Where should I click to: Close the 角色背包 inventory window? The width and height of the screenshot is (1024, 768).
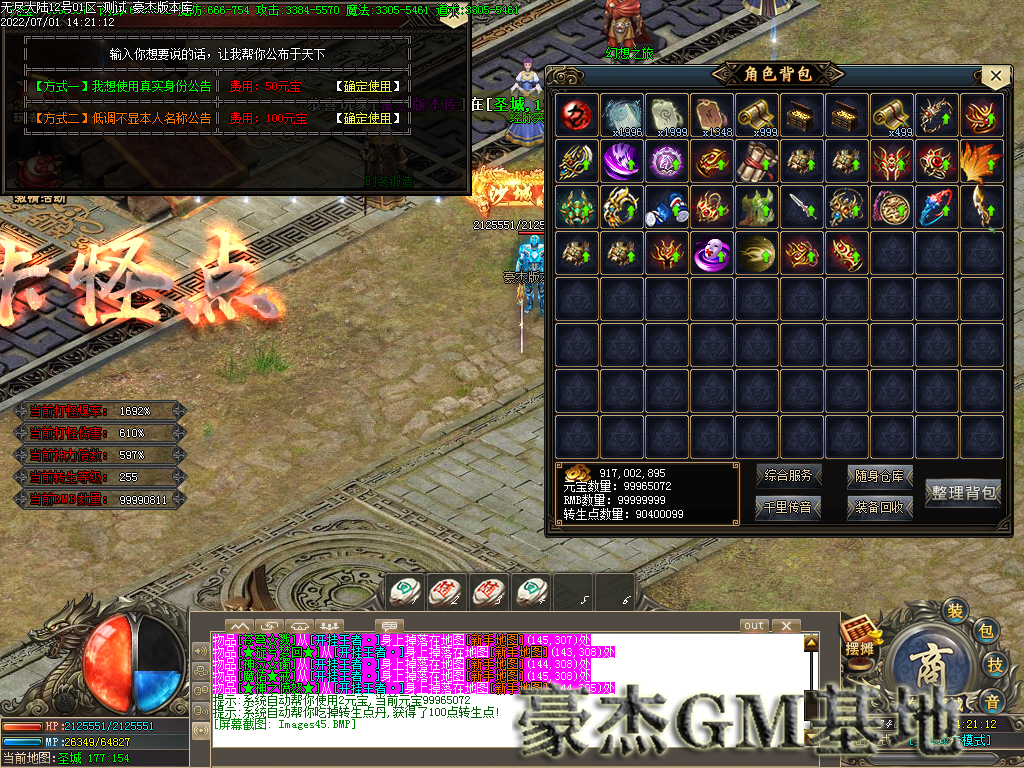[994, 76]
